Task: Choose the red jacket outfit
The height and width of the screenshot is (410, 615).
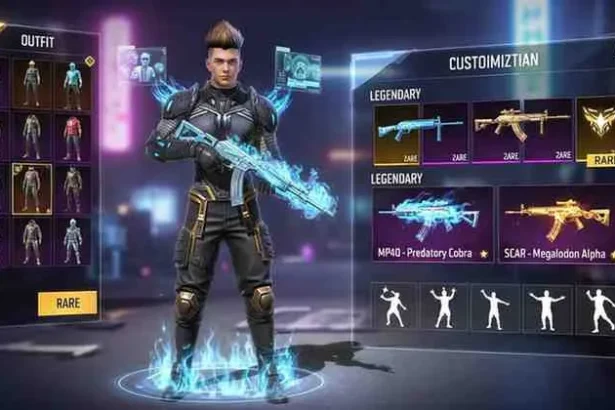Action: (x=73, y=135)
